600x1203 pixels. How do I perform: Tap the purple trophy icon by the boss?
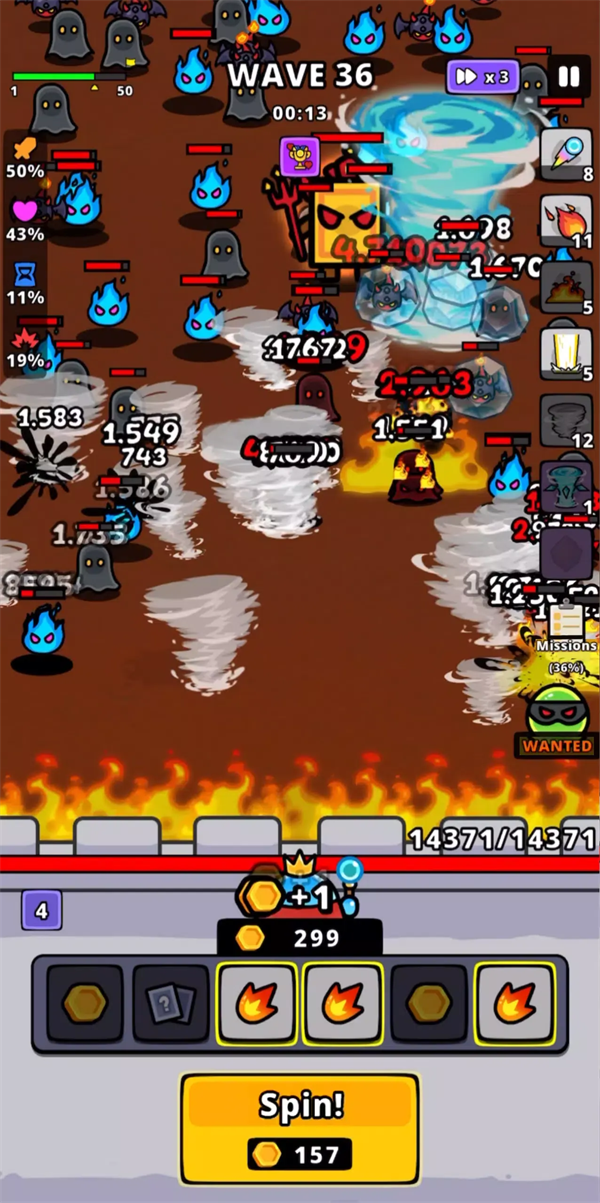pyautogui.click(x=299, y=156)
